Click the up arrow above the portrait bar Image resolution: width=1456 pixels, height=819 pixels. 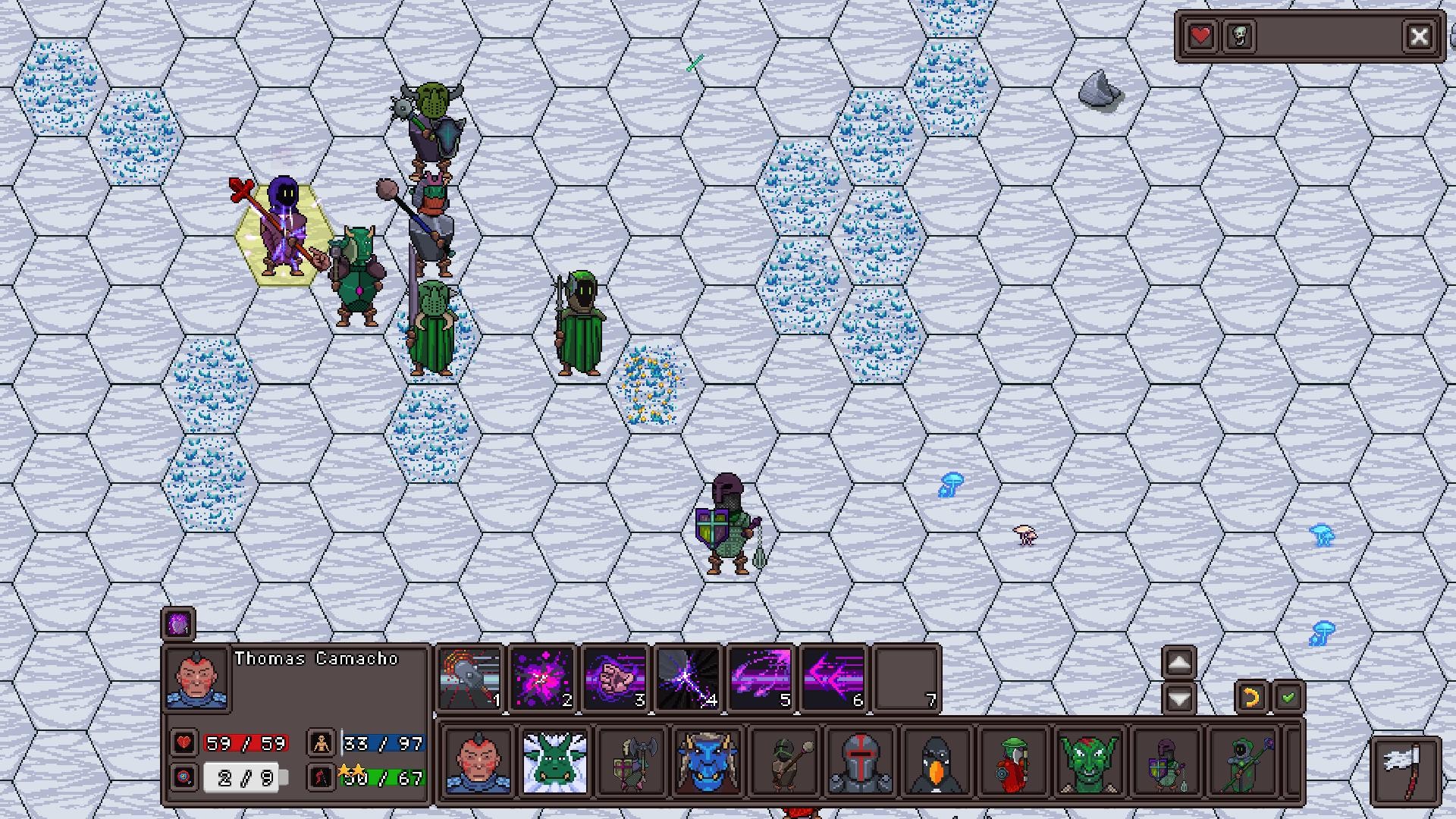(x=1178, y=662)
